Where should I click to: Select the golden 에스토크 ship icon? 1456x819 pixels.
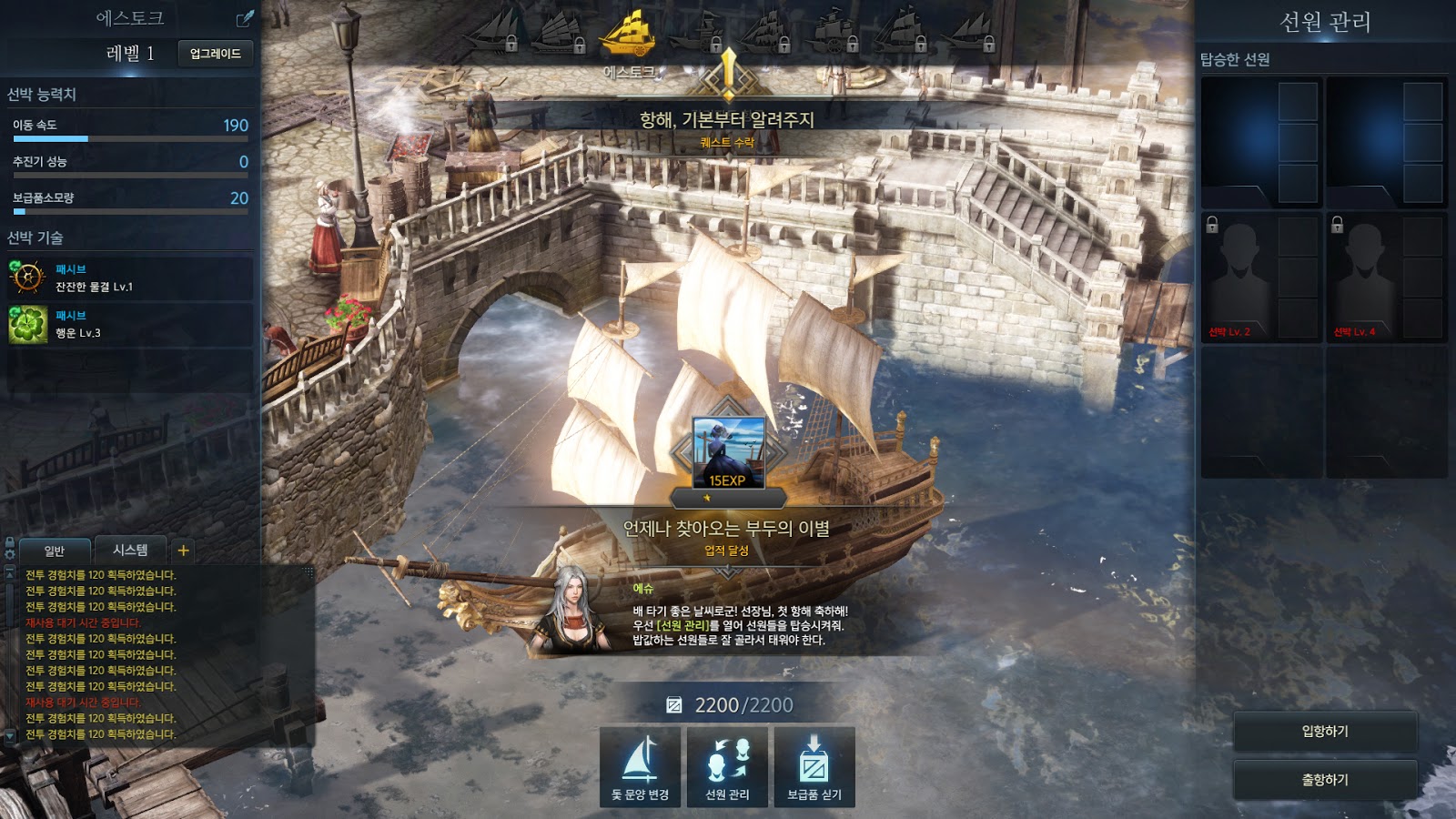pos(628,35)
